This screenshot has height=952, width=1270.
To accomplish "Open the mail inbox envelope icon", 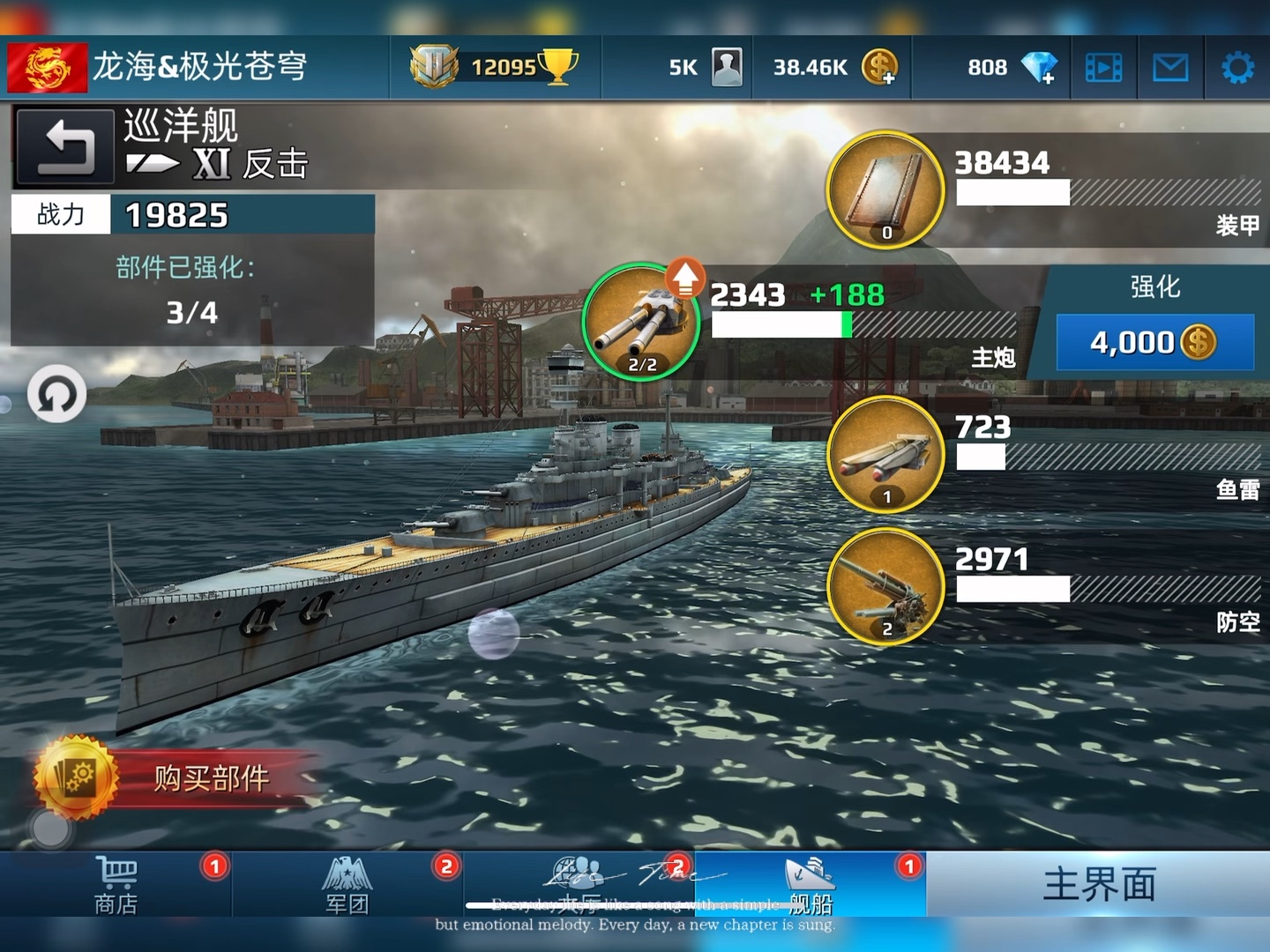I will click(1170, 67).
